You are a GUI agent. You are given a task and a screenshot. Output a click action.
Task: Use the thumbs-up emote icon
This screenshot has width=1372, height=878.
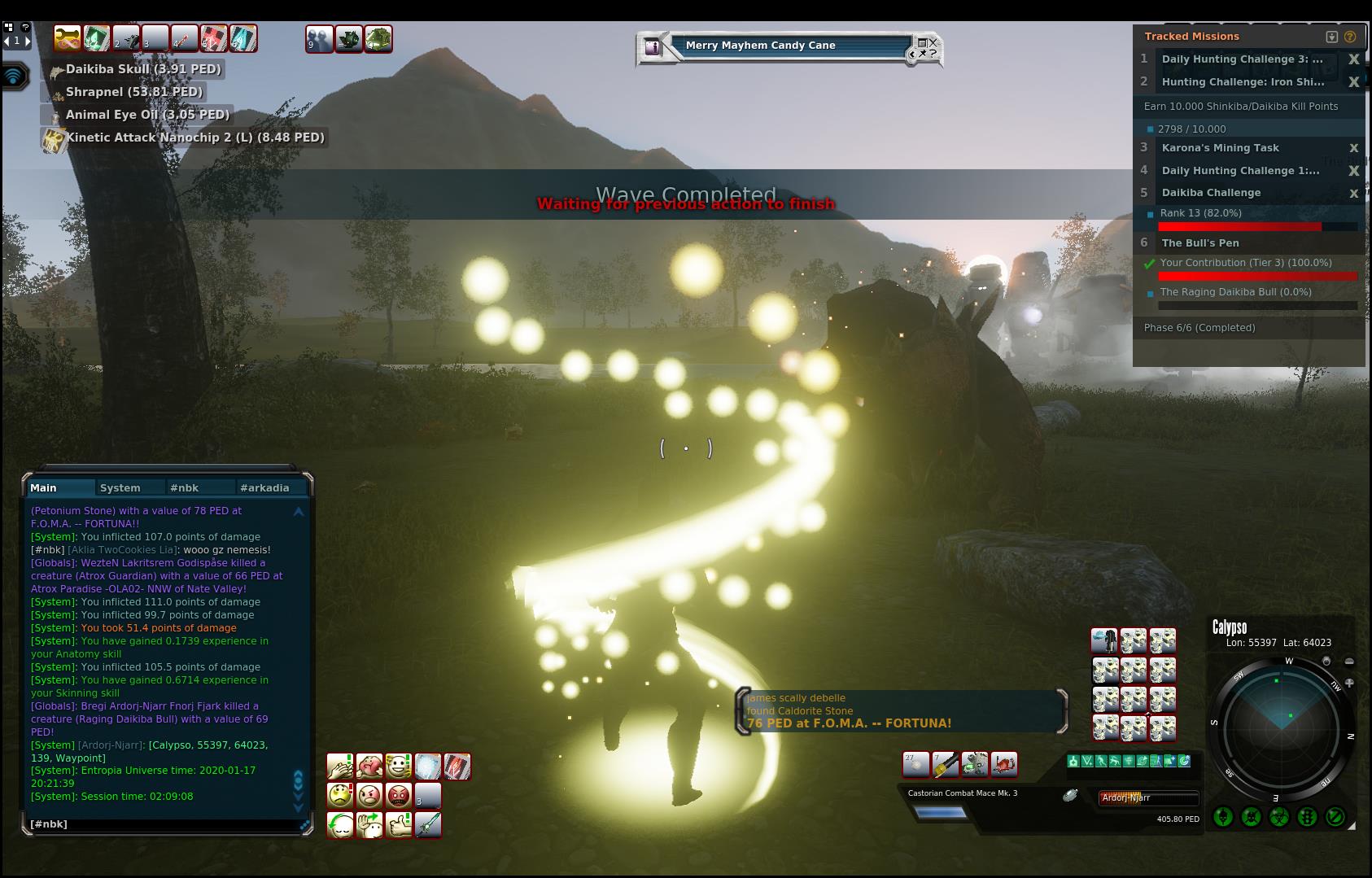(399, 824)
